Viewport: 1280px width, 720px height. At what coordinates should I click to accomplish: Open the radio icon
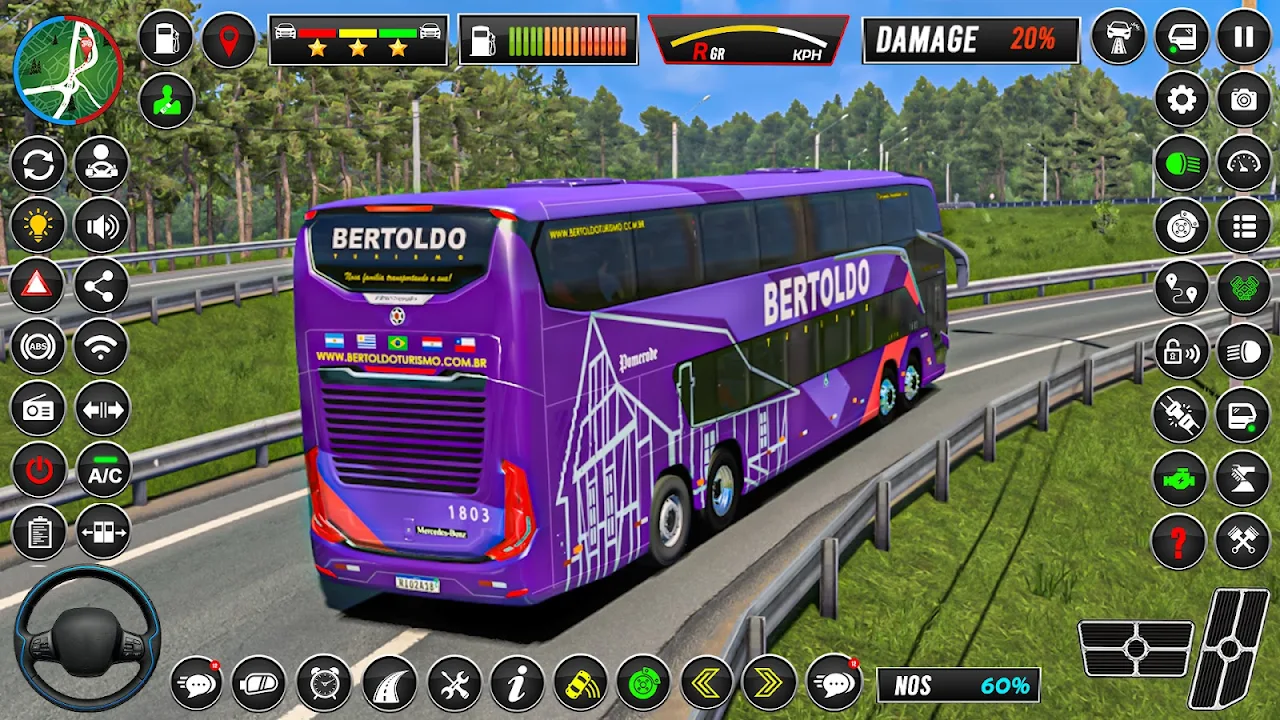pyautogui.click(x=38, y=409)
